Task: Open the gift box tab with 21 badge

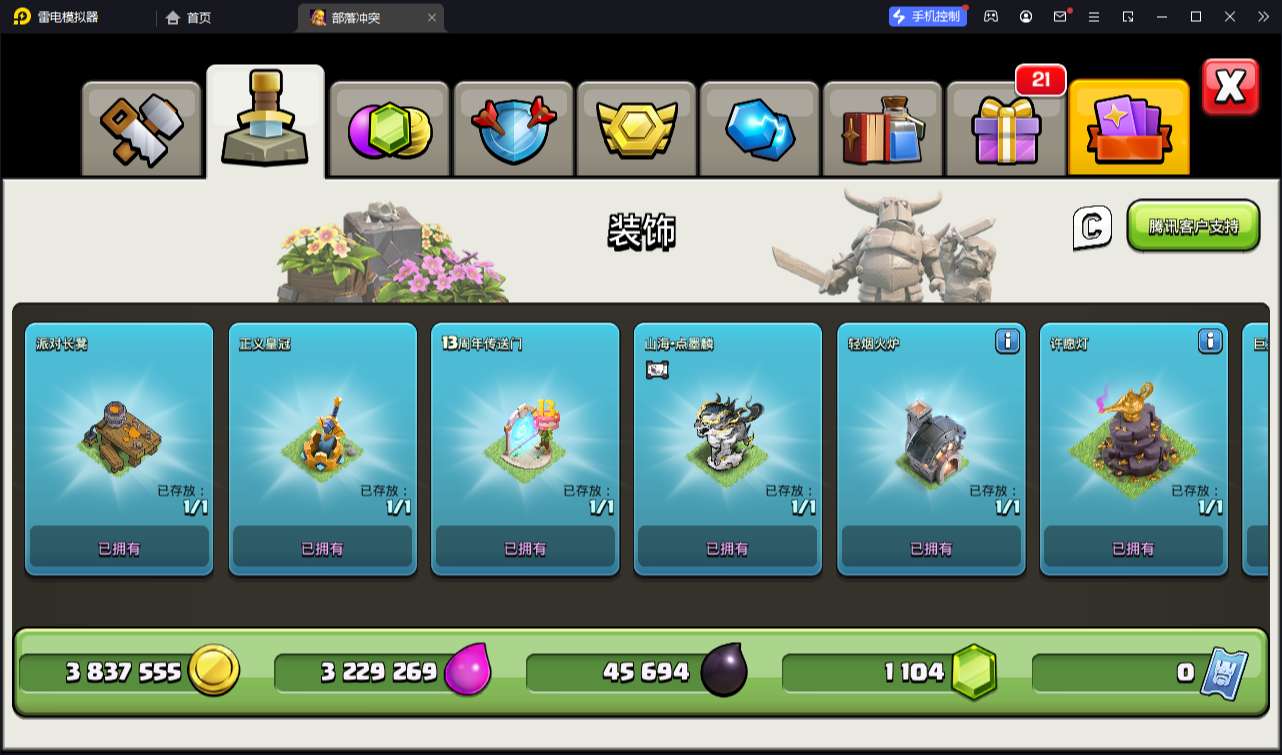Action: coord(1005,130)
